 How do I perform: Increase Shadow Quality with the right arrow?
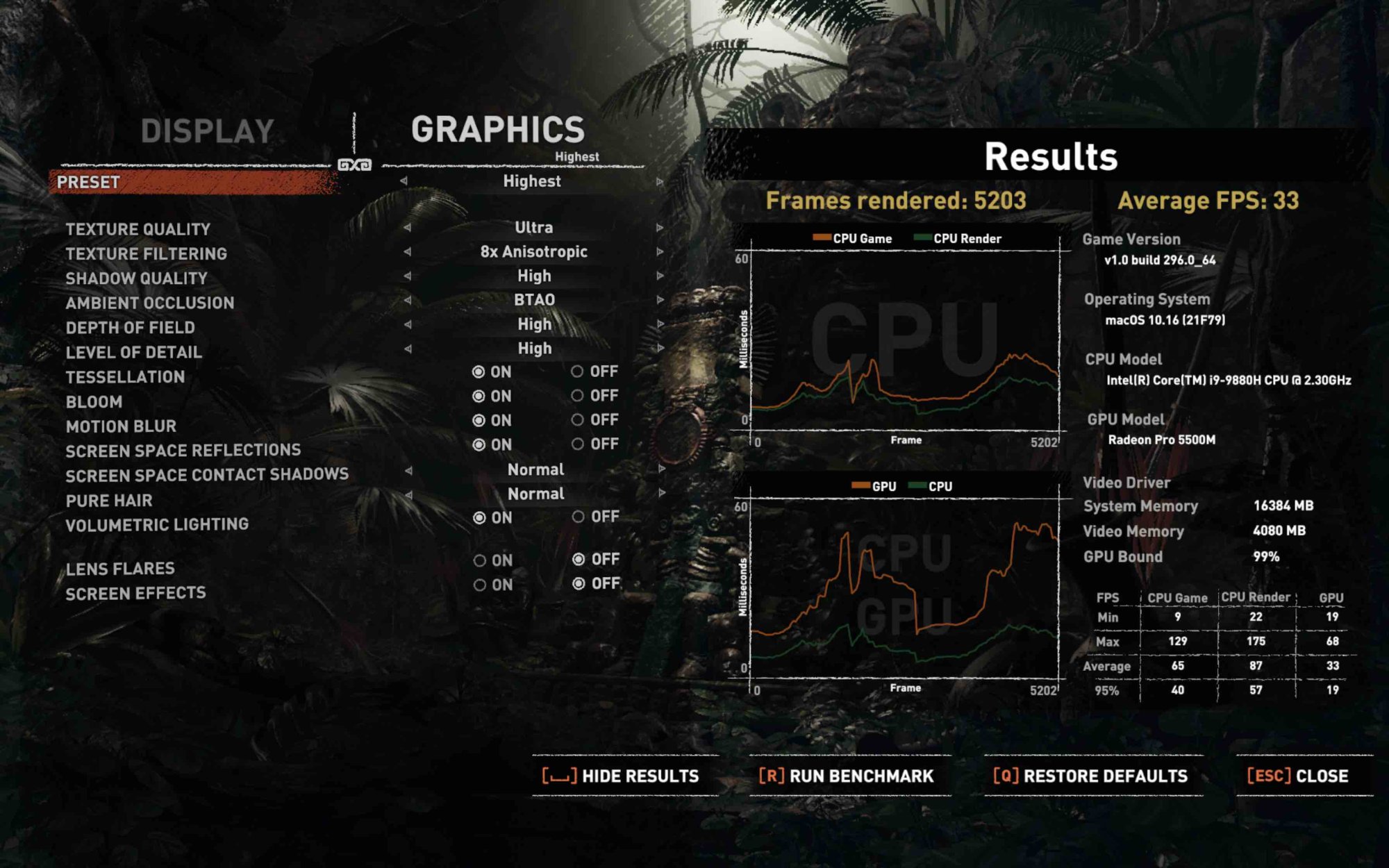click(658, 276)
